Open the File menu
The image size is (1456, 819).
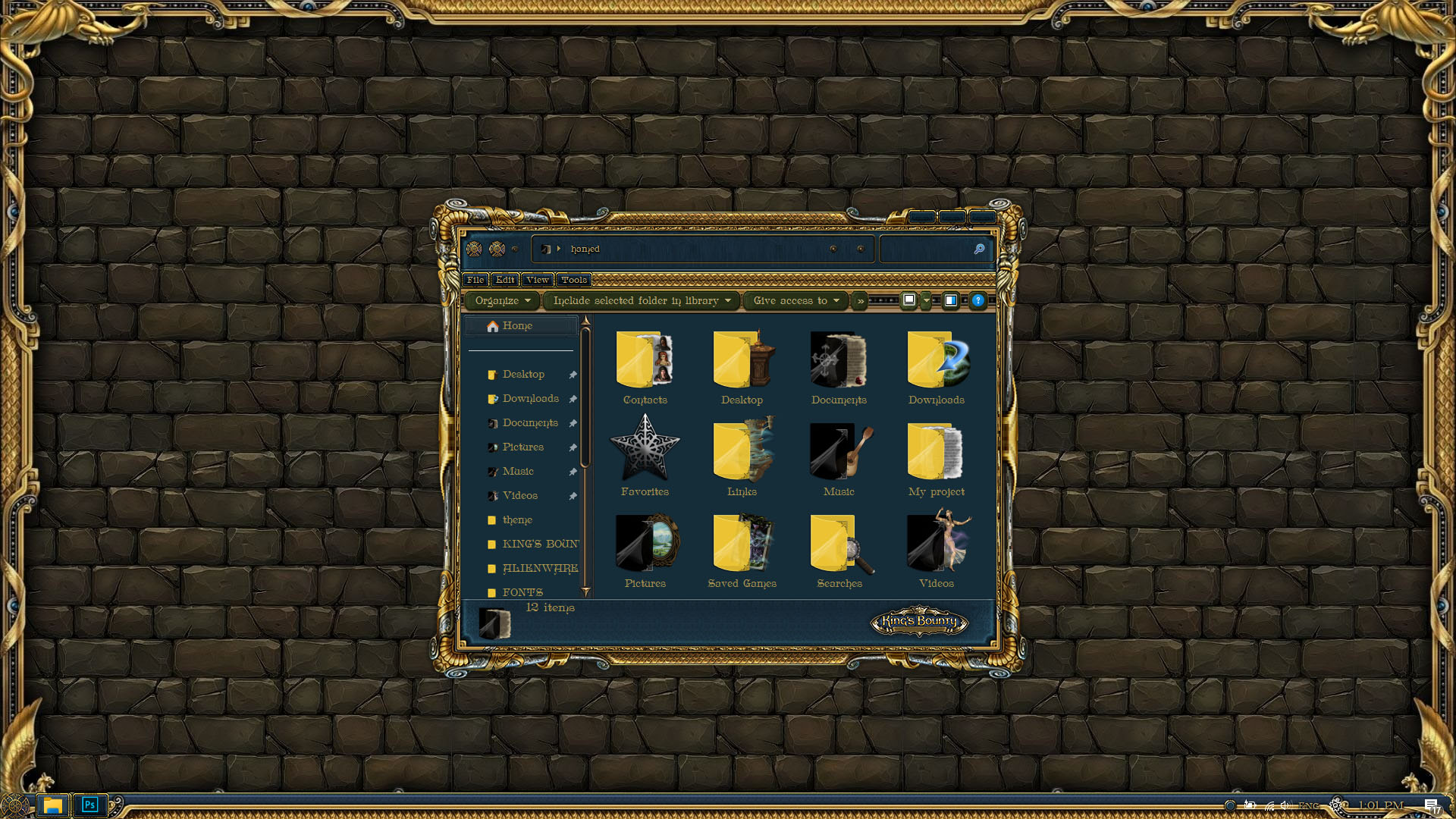click(475, 280)
